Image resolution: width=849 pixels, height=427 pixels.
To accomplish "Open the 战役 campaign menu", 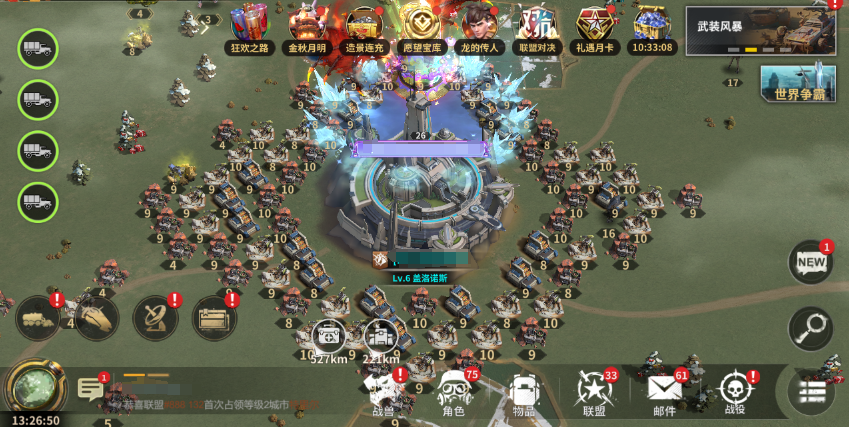I will tap(735, 392).
